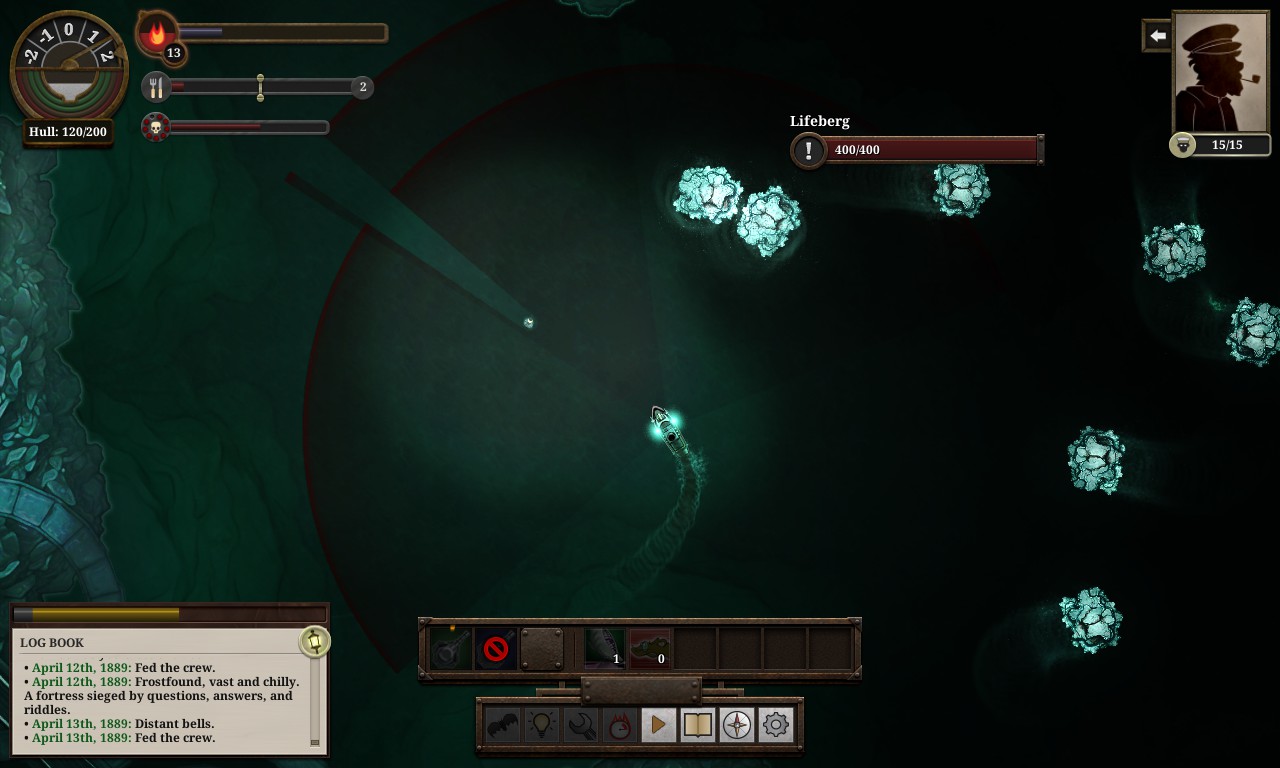Toggle the ship's lights with the lightbulb icon
The width and height of the screenshot is (1280, 768).
[541, 724]
